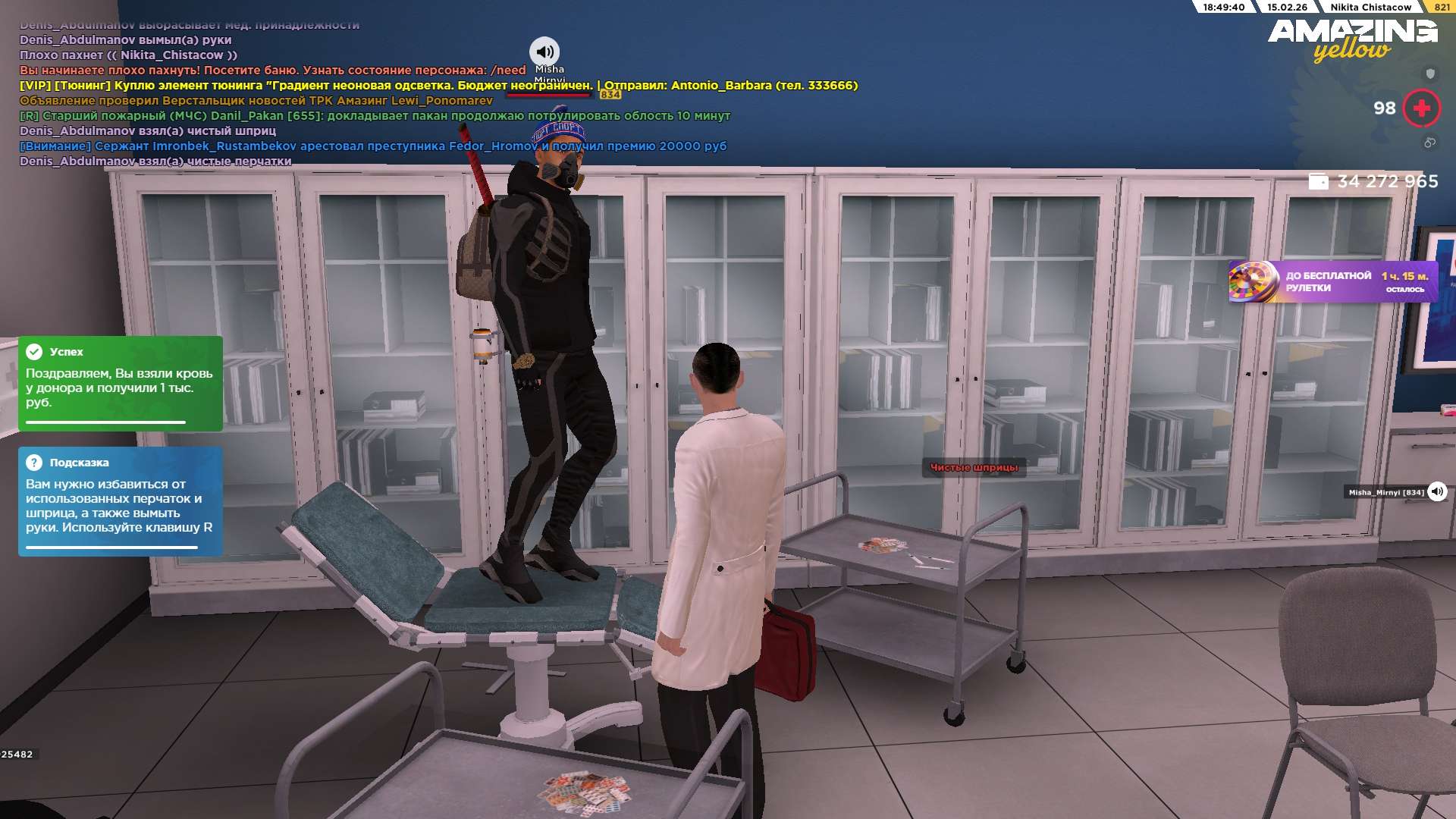Click the wallet icon beside the money balance
The image size is (1456, 819).
click(1318, 182)
